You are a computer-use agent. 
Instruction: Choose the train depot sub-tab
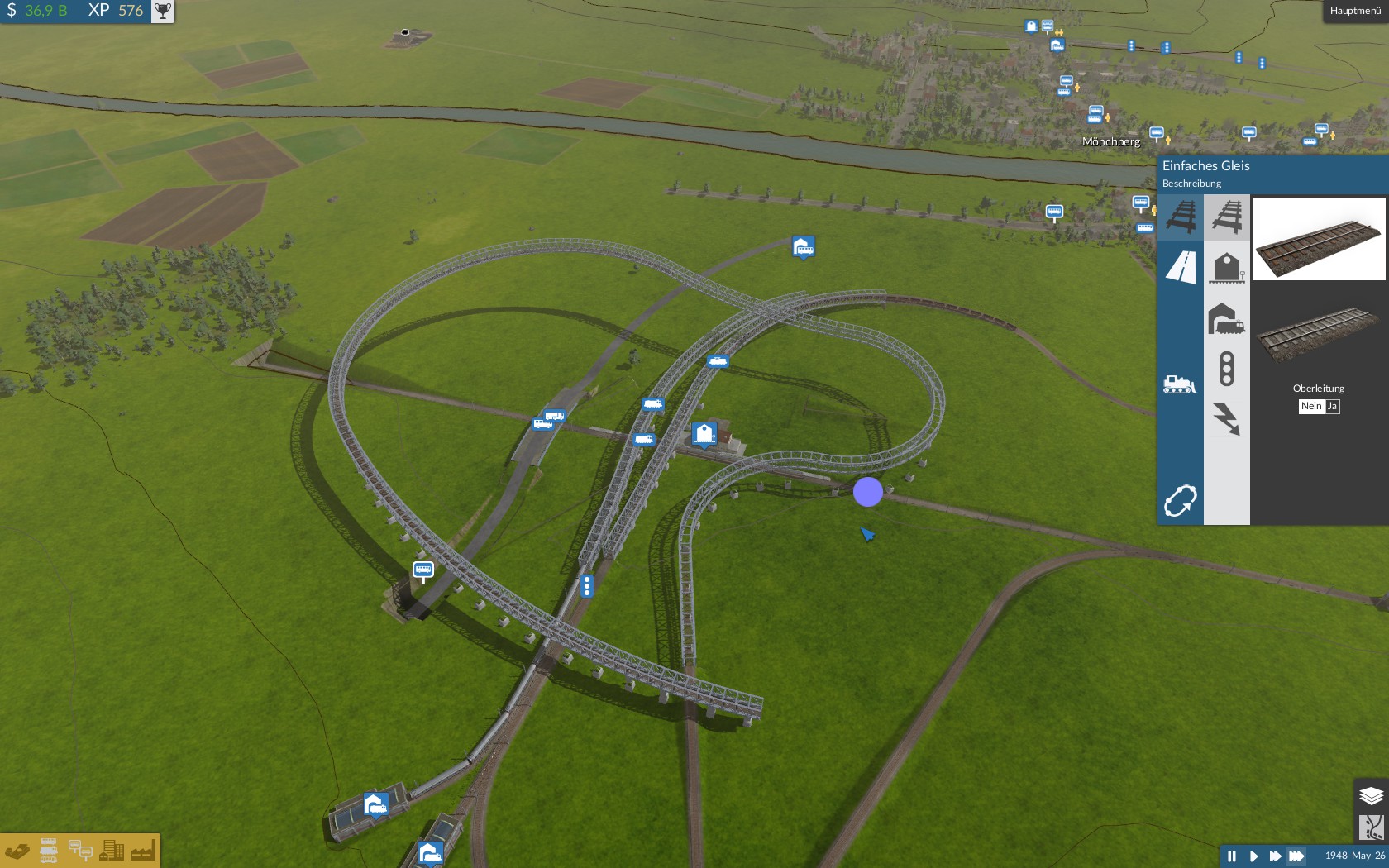point(1227,318)
